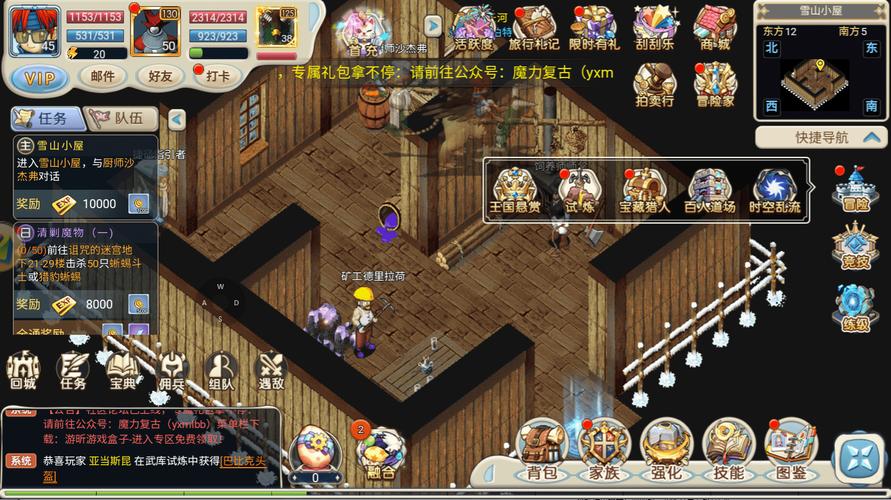891x500 pixels.
Task: Open the 邮件 mail button
Action: [x=103, y=76]
